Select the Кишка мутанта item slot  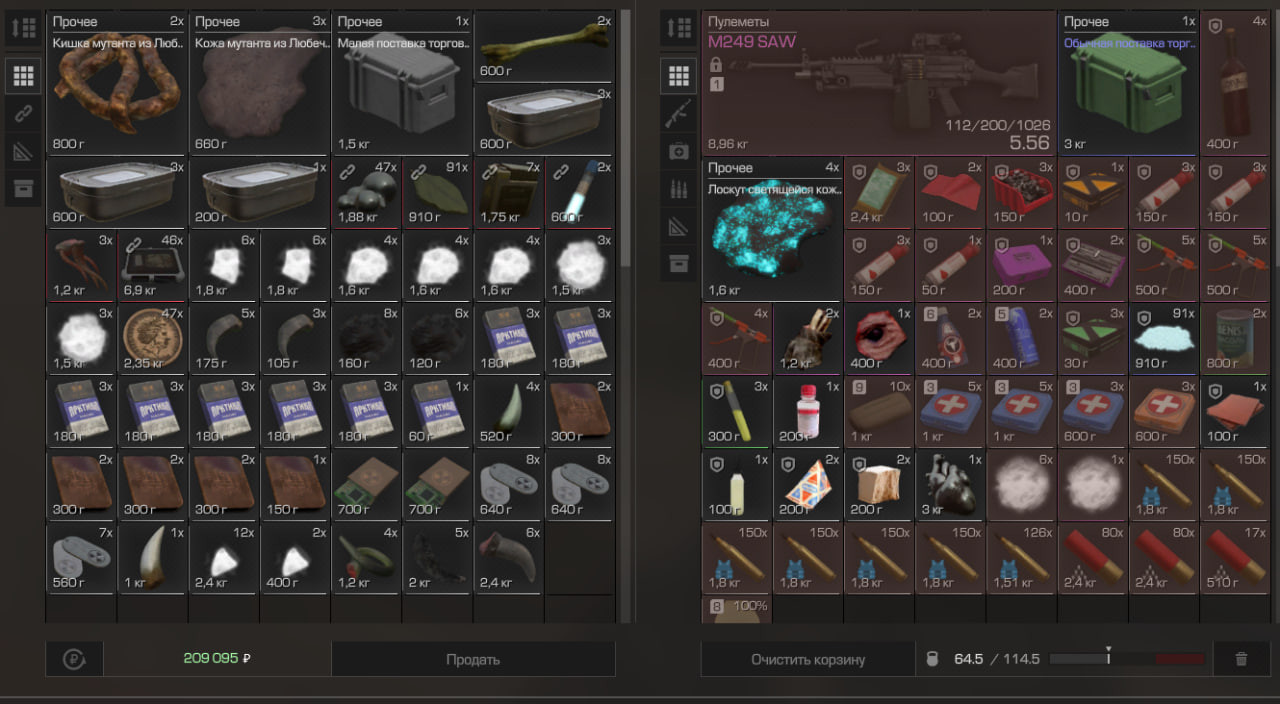[117, 83]
